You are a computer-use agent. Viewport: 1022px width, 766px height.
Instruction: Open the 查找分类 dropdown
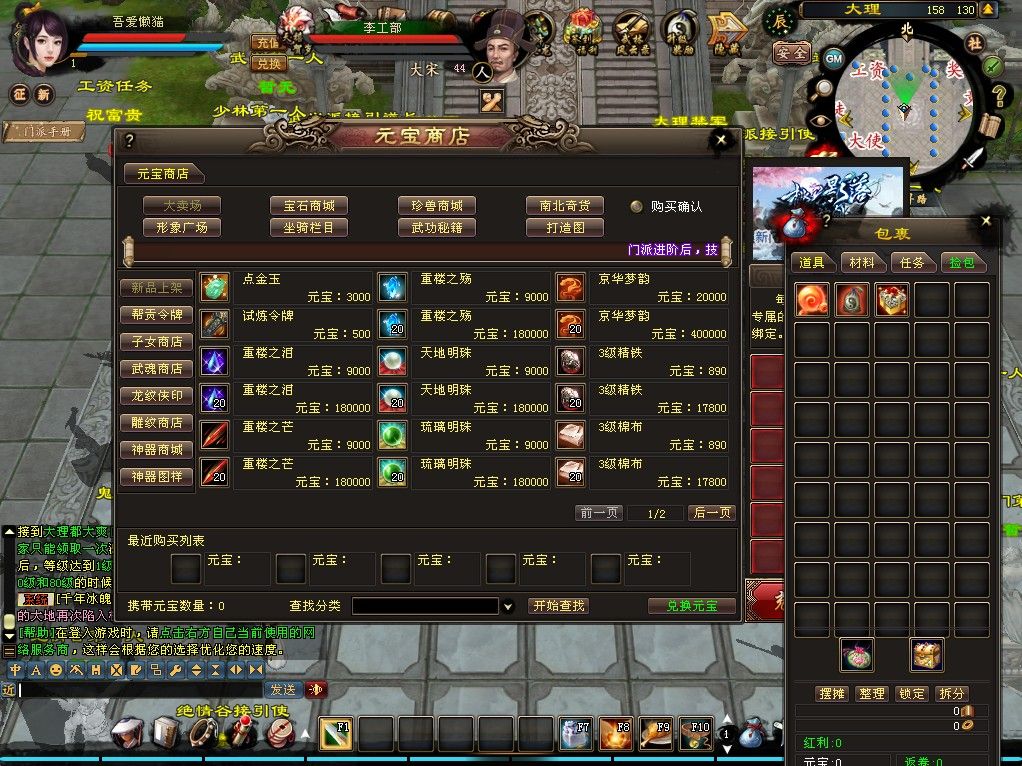point(508,606)
